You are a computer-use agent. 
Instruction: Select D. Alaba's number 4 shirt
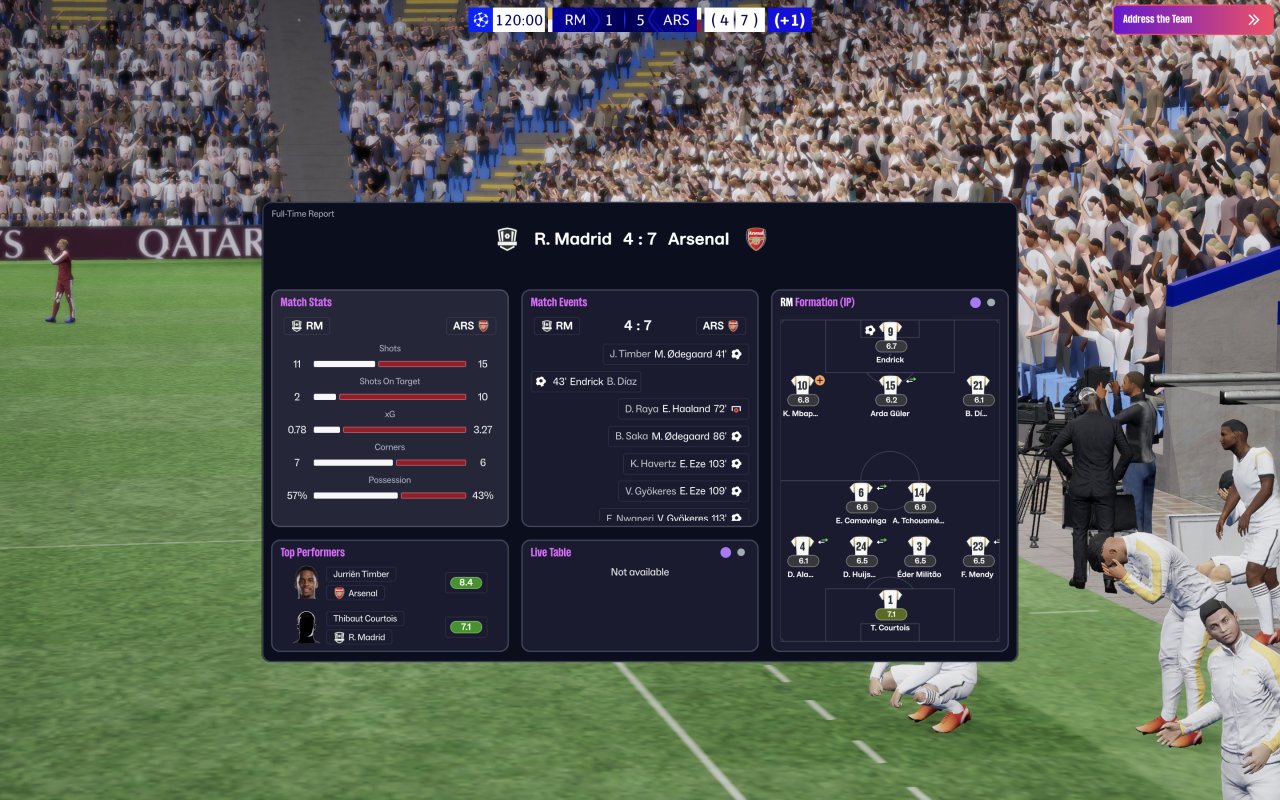[802, 546]
